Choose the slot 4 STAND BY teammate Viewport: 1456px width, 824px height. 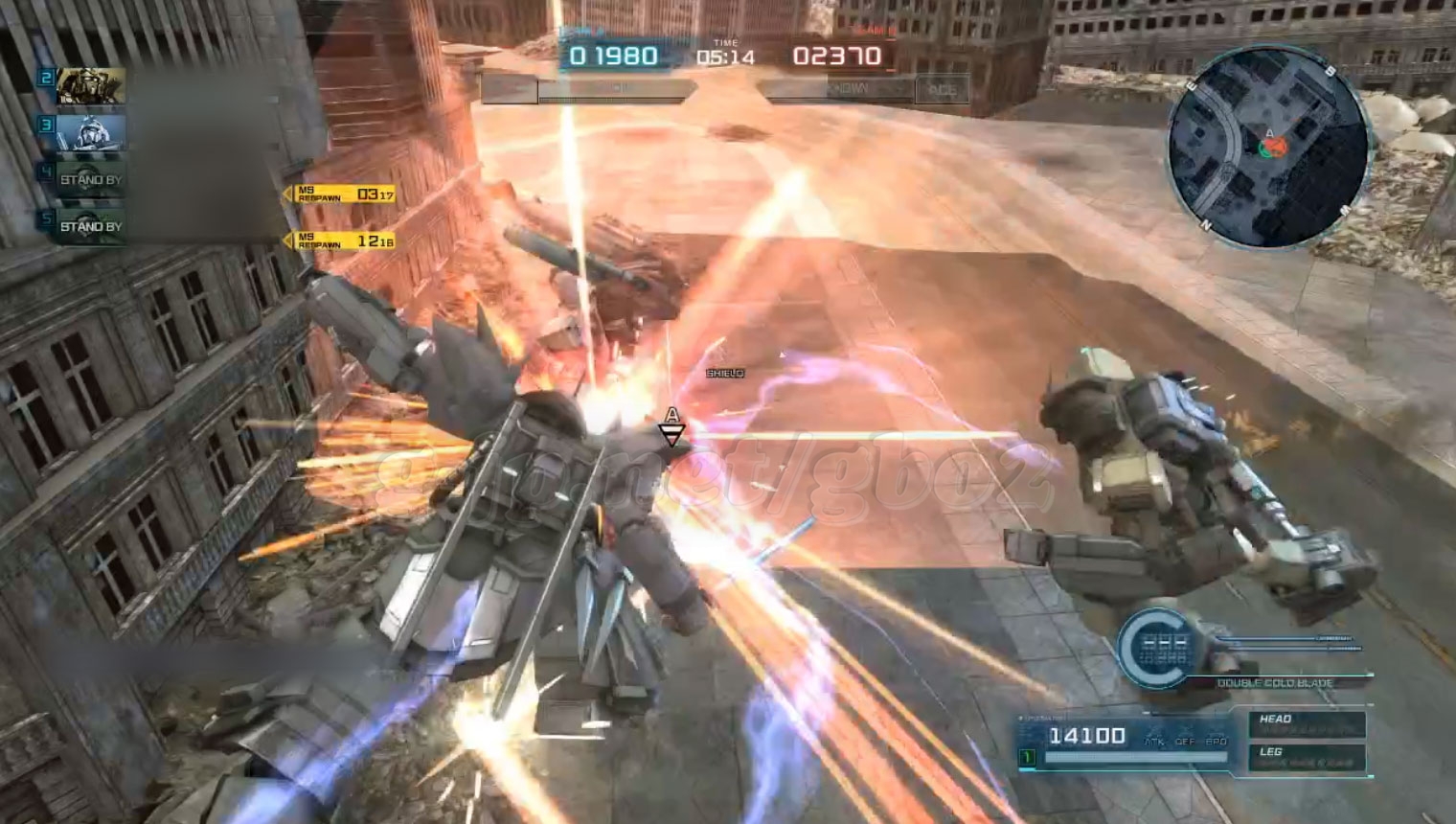[x=91, y=179]
